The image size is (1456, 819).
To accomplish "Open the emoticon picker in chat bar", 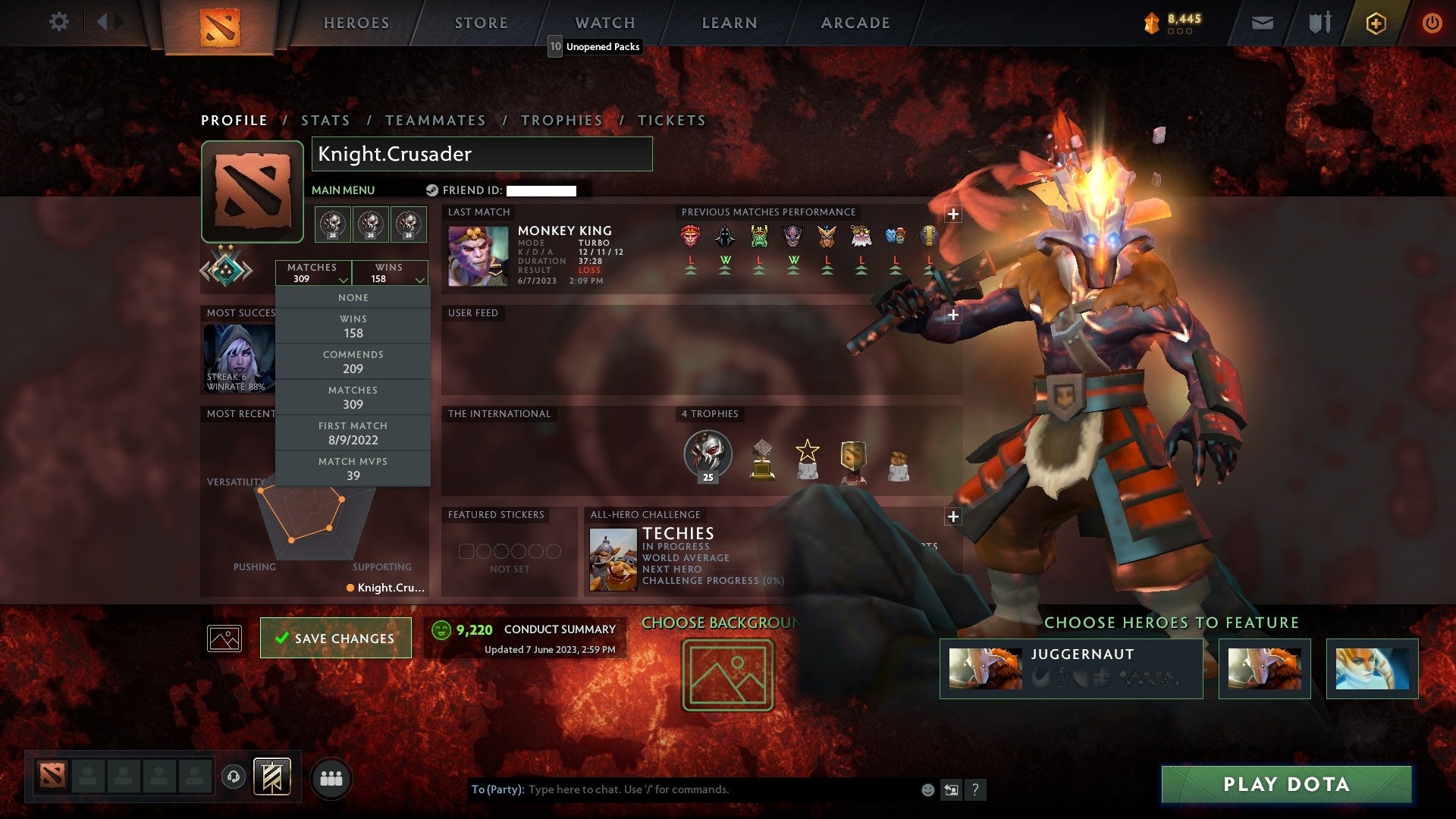I will (x=927, y=789).
